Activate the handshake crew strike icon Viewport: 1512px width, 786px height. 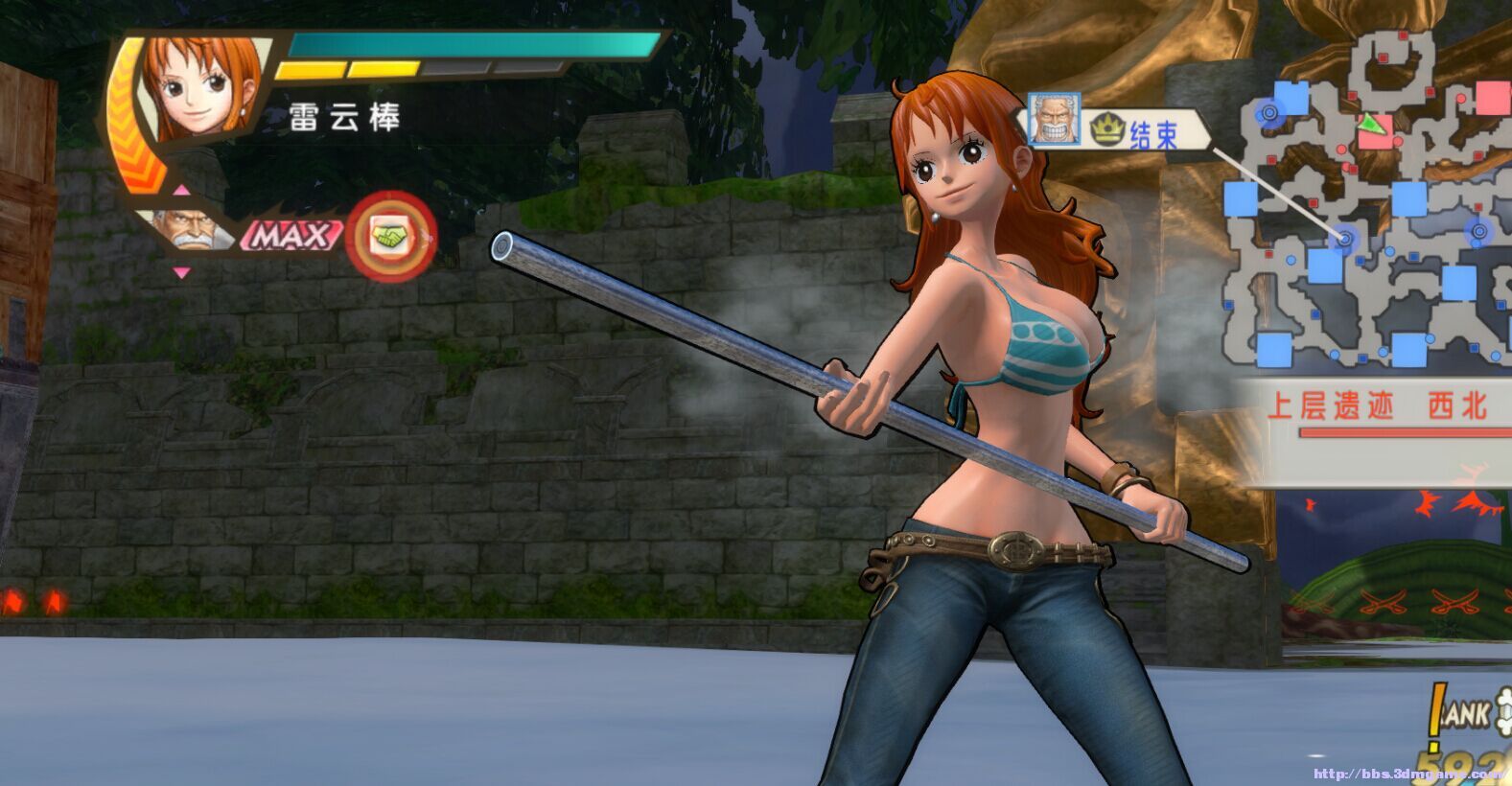pyautogui.click(x=391, y=236)
